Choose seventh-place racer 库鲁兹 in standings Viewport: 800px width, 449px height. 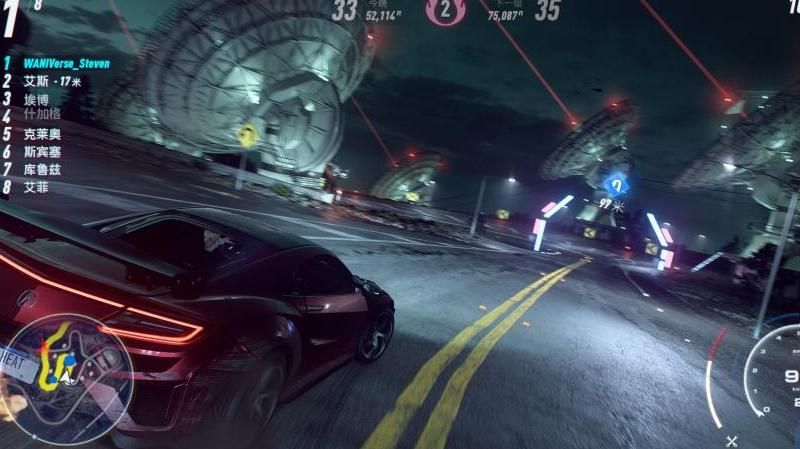[41, 169]
